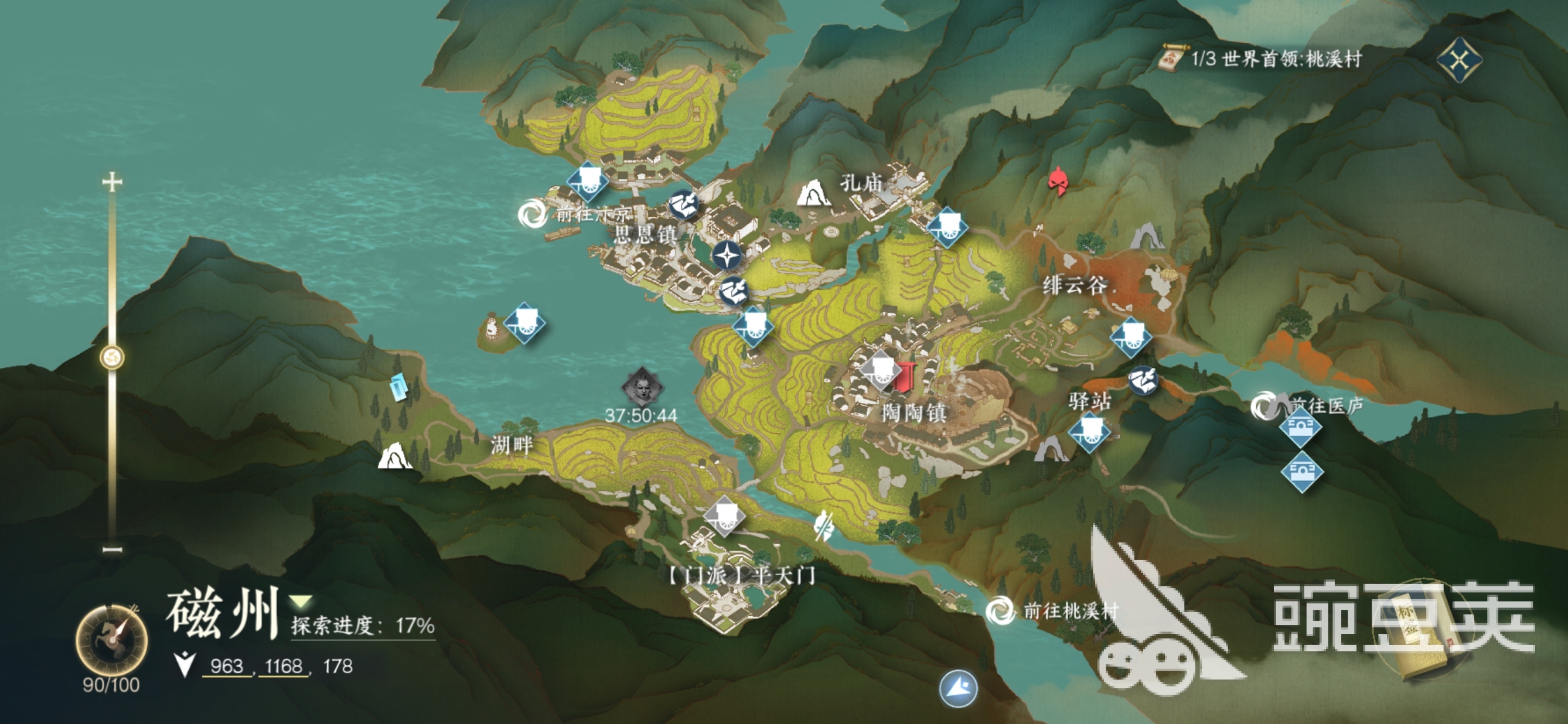
Task: Click the 半天门 sect carriage waypoint
Action: 724,516
